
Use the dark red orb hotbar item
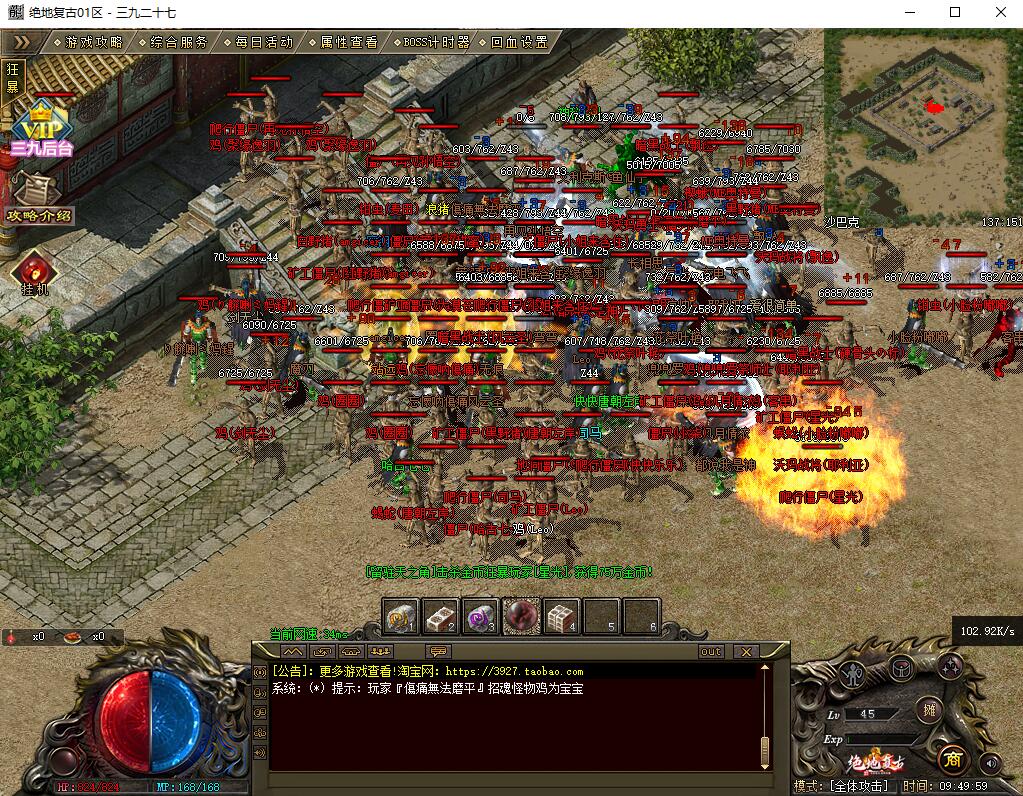point(521,616)
